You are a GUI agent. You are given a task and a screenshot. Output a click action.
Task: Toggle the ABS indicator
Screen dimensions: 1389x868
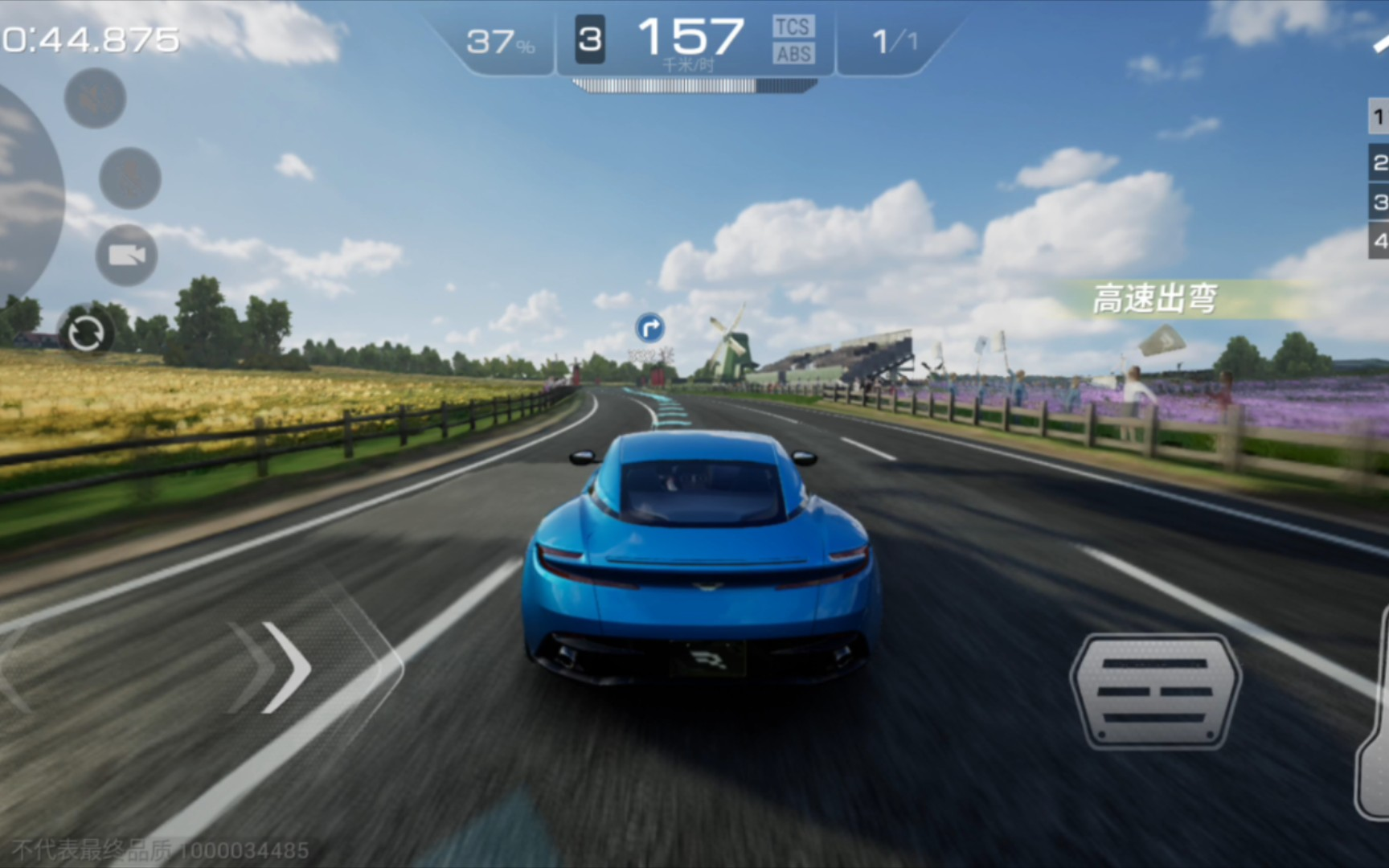[793, 54]
